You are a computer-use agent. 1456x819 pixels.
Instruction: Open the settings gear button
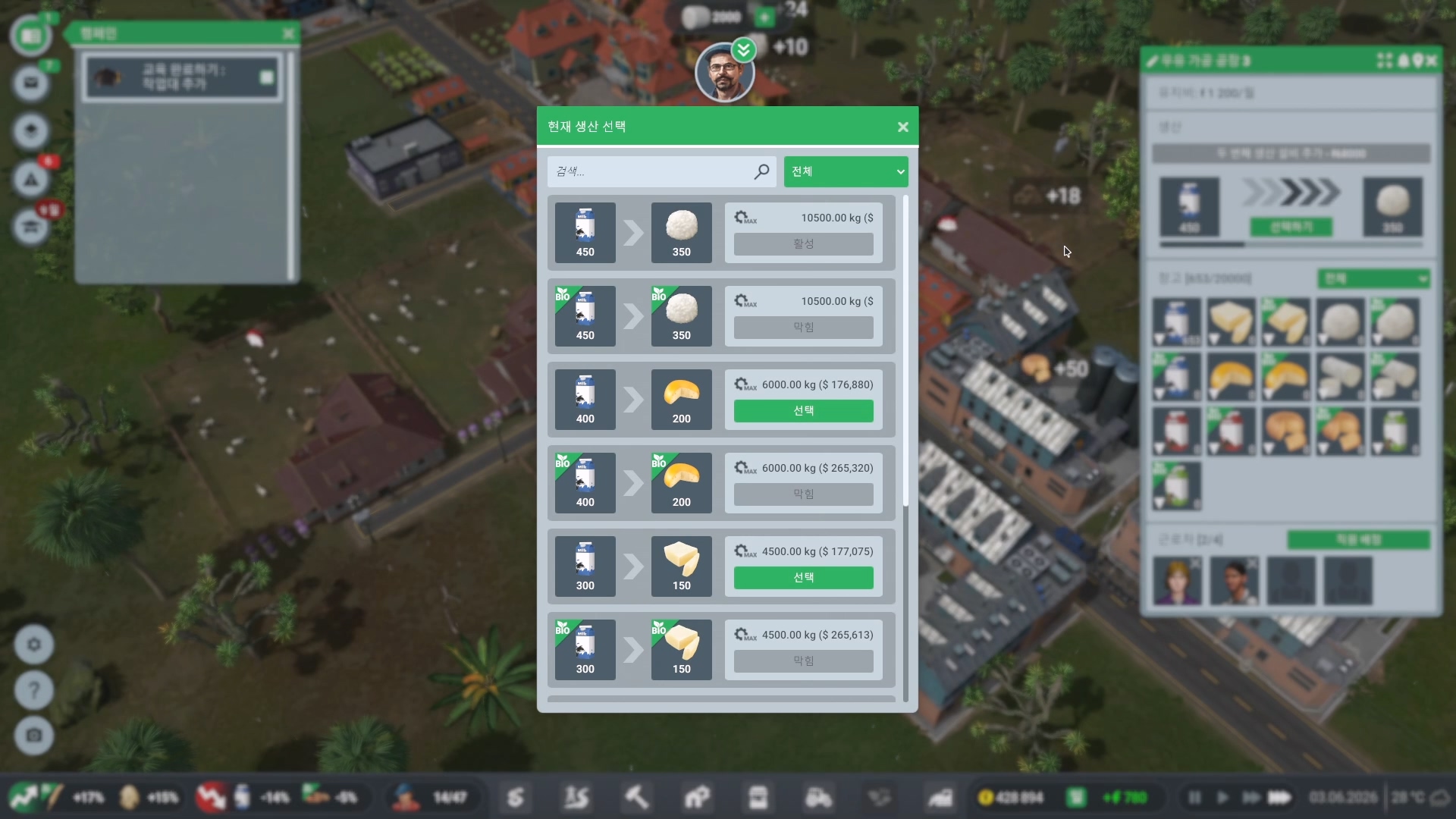(x=34, y=645)
